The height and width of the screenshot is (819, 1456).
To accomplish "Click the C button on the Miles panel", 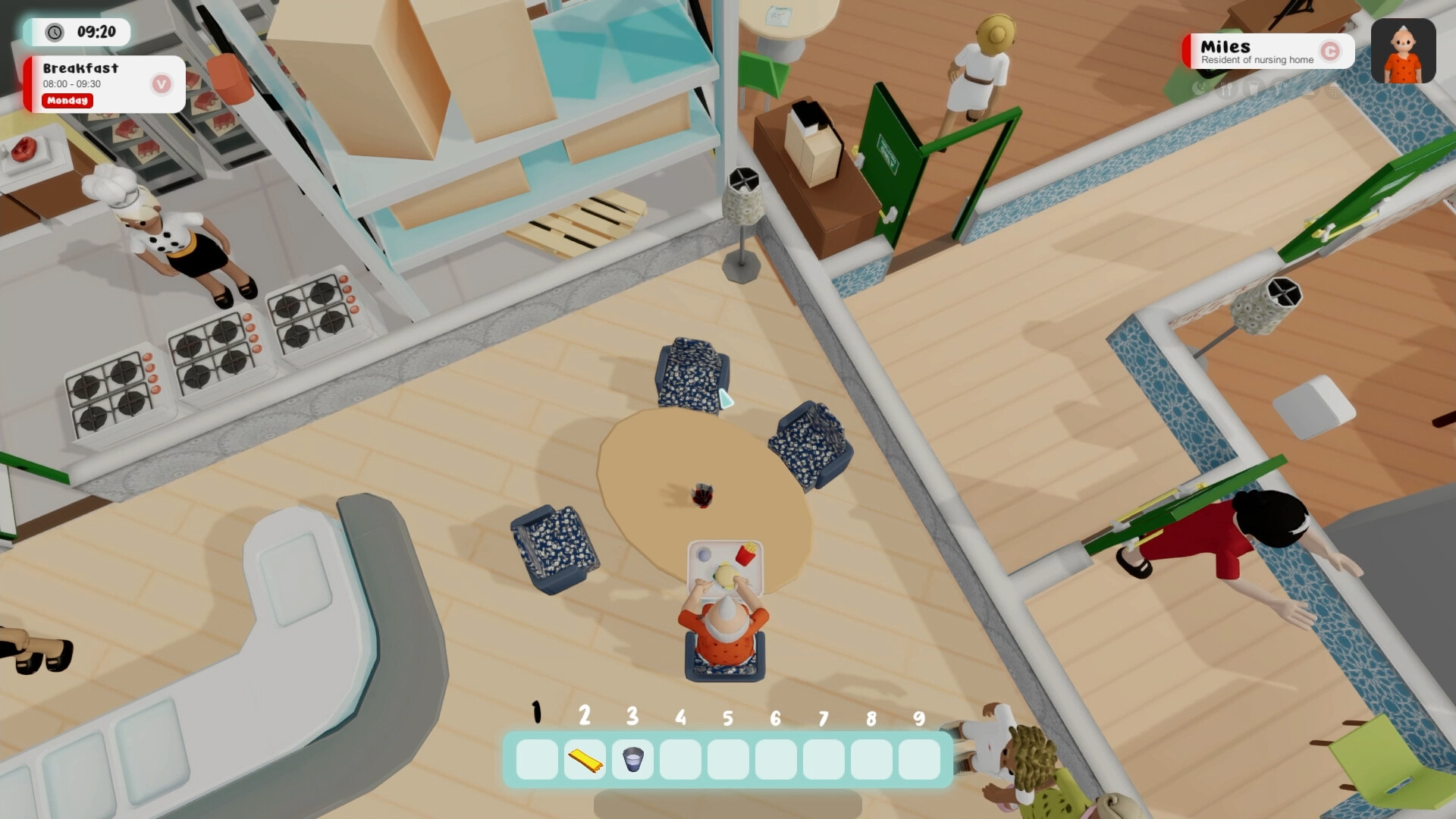I will pyautogui.click(x=1331, y=49).
